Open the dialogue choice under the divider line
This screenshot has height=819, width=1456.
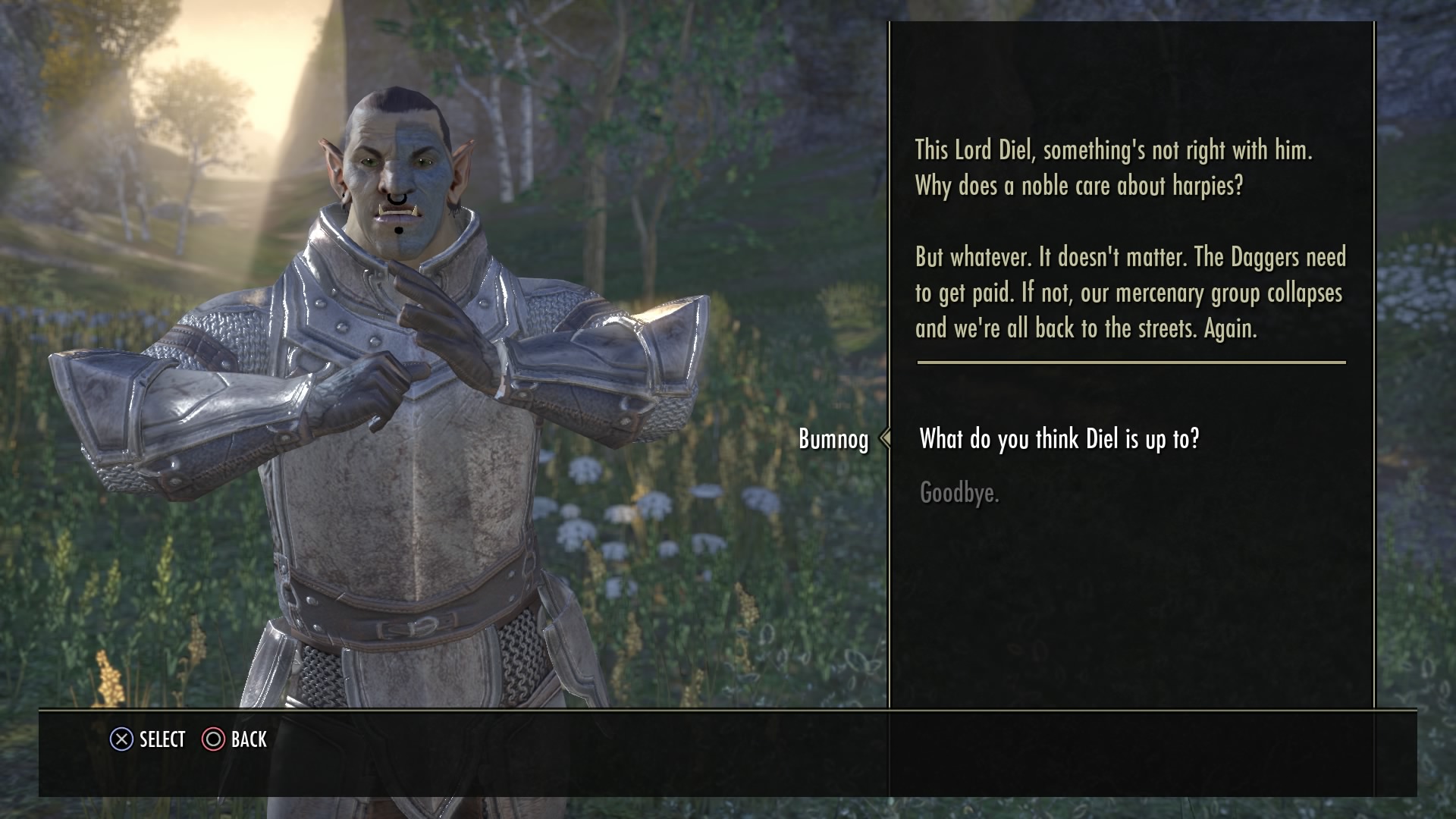point(1059,438)
